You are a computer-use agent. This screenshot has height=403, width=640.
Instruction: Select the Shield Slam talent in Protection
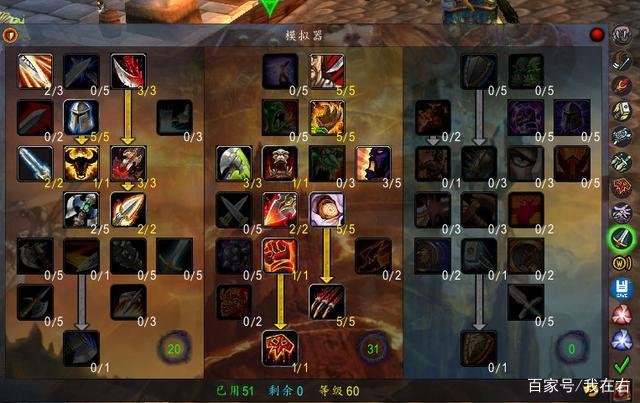click(478, 347)
